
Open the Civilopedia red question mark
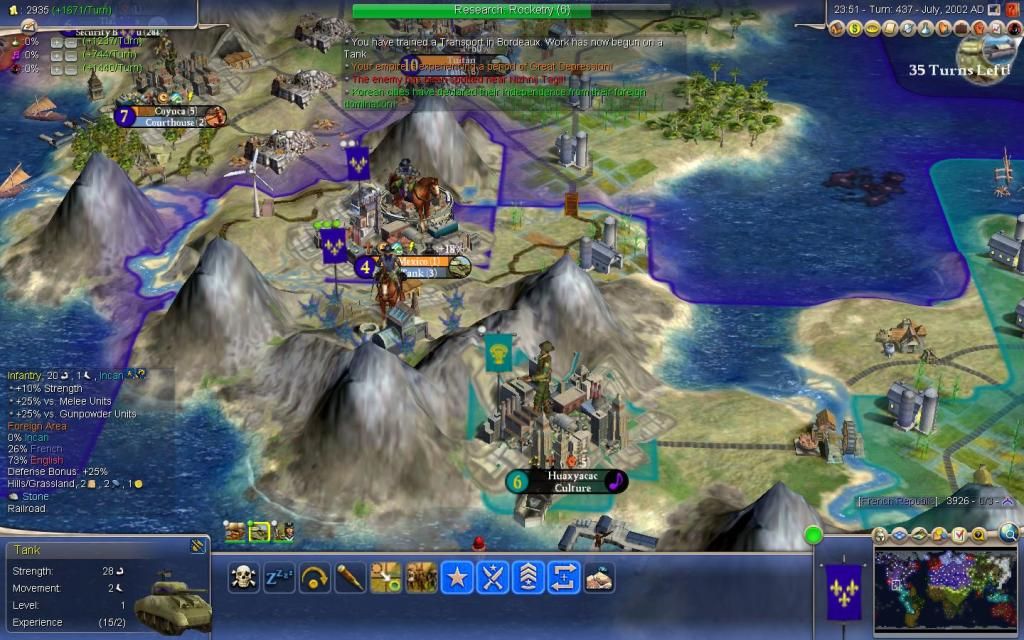pos(1011,9)
